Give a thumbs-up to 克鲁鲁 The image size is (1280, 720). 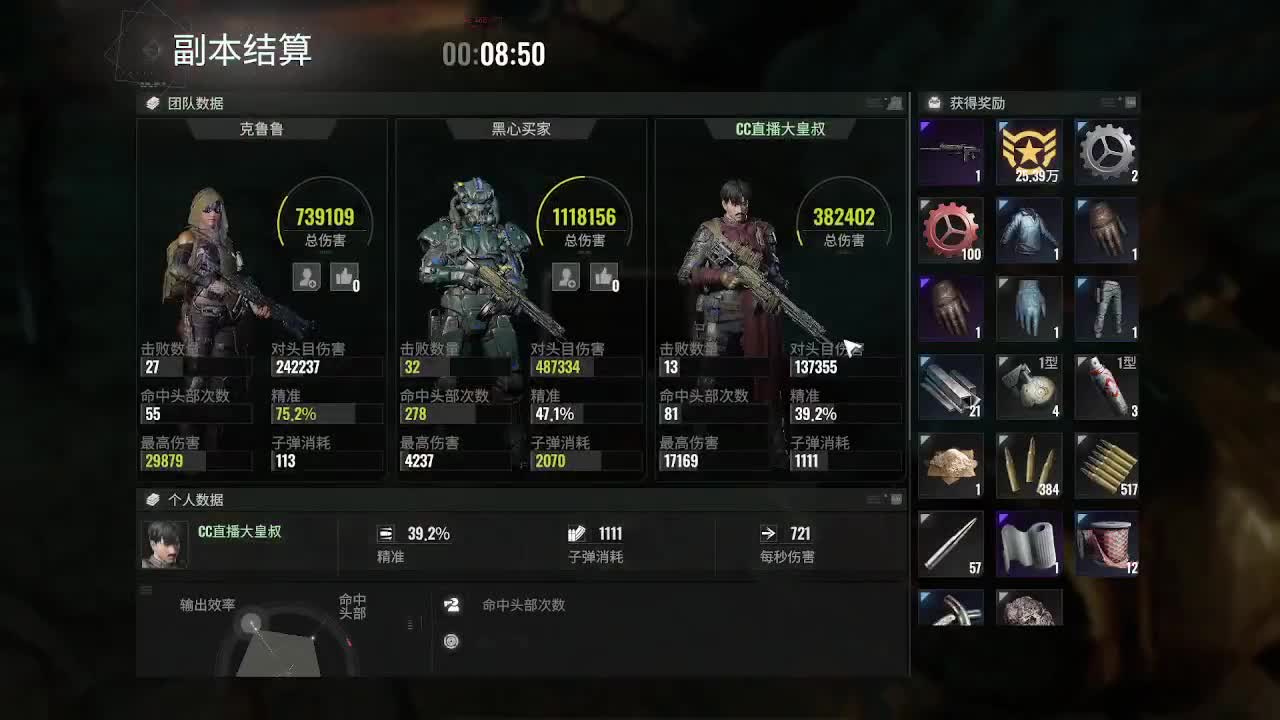click(344, 277)
